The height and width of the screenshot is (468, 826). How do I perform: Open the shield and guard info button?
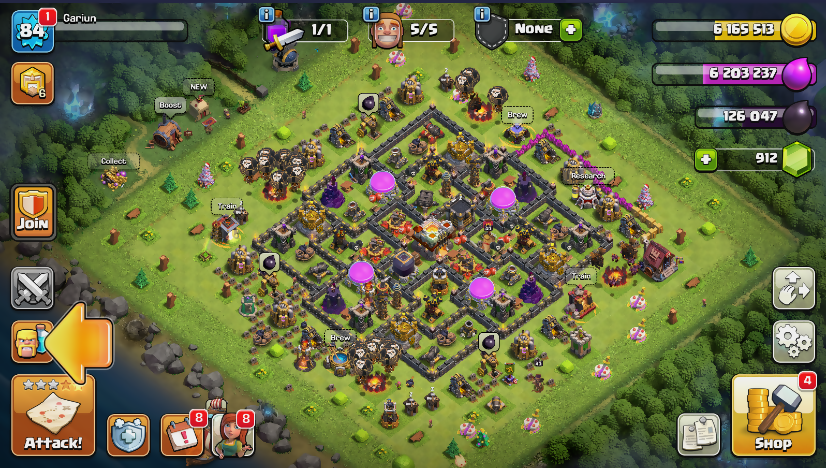128,434
